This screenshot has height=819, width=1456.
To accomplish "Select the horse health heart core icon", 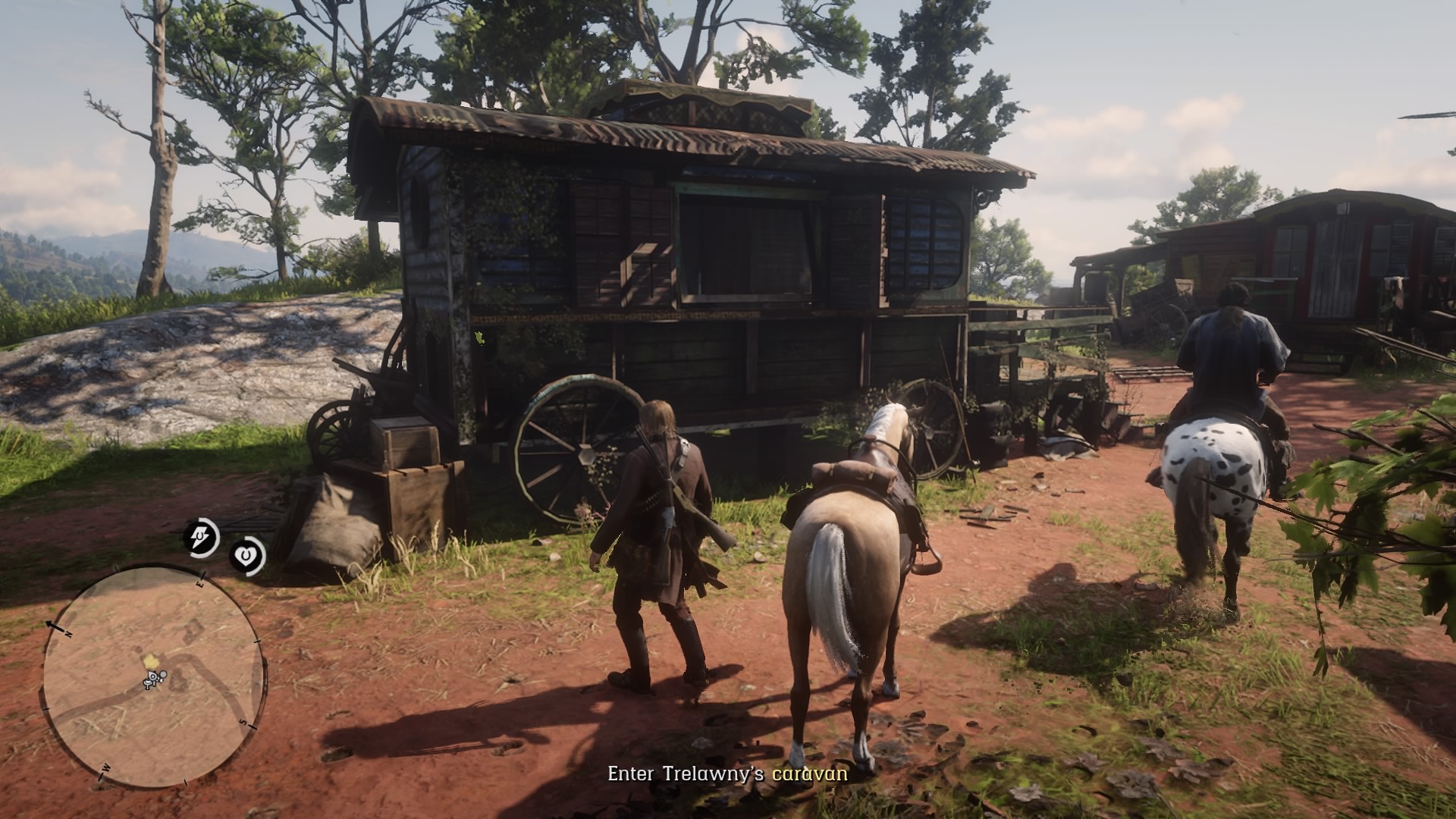I will click(246, 555).
